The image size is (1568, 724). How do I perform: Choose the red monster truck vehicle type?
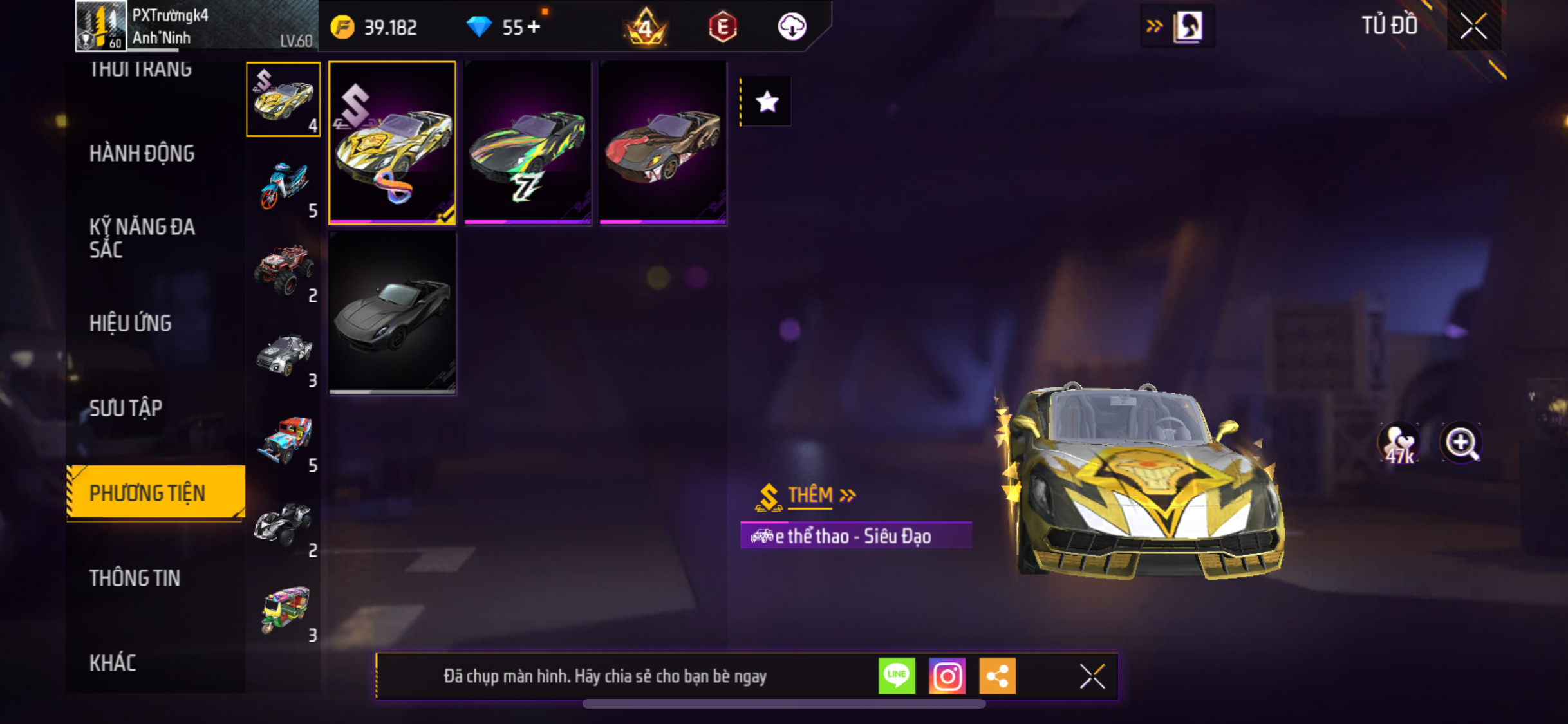click(283, 270)
